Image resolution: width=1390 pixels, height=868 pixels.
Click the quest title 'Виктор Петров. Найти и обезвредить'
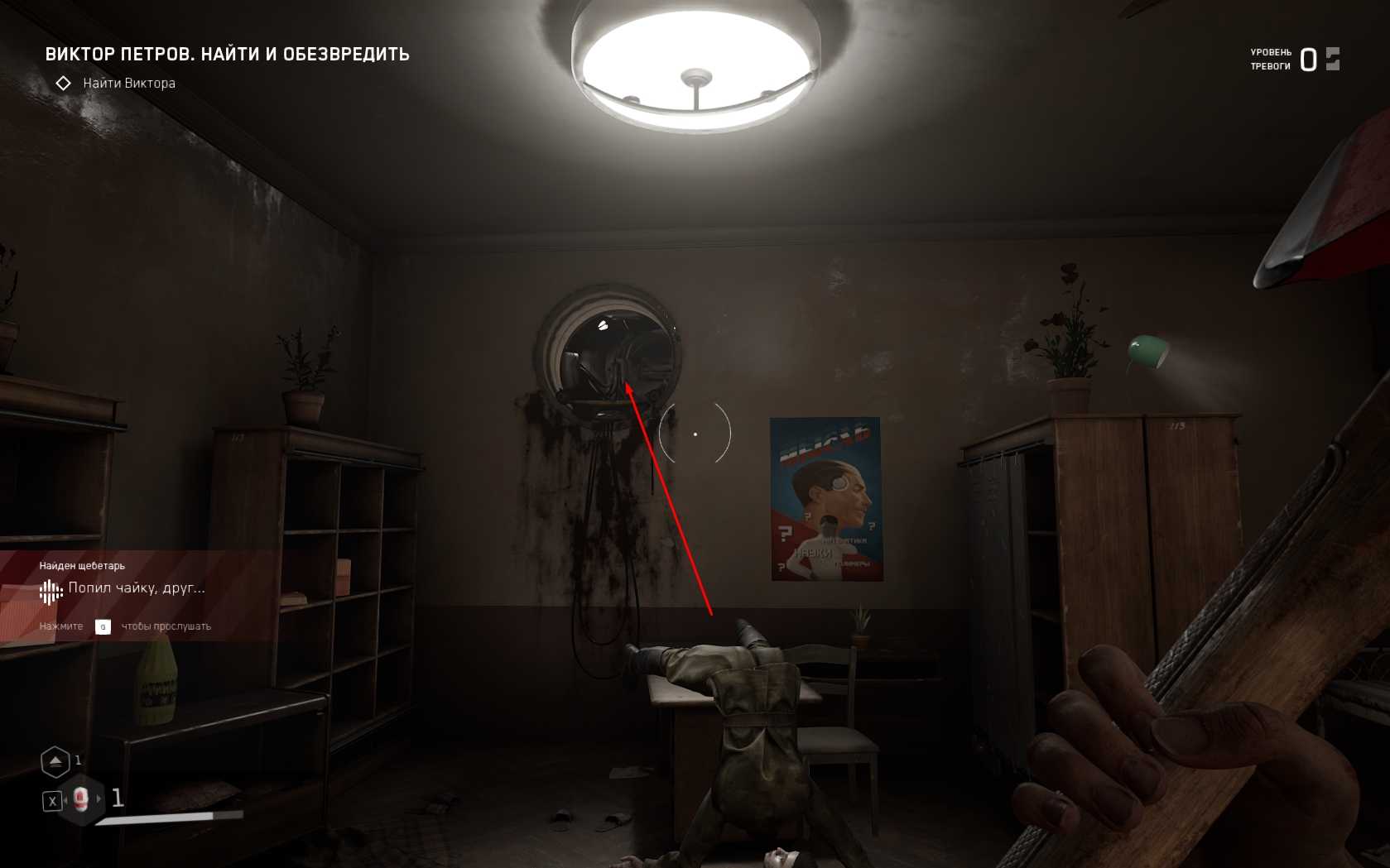[x=227, y=55]
